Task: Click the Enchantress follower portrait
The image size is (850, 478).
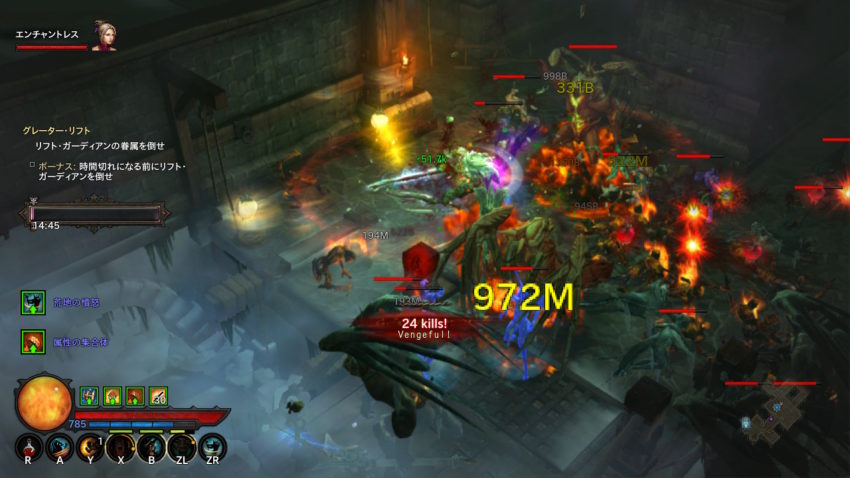Action: click(x=103, y=35)
